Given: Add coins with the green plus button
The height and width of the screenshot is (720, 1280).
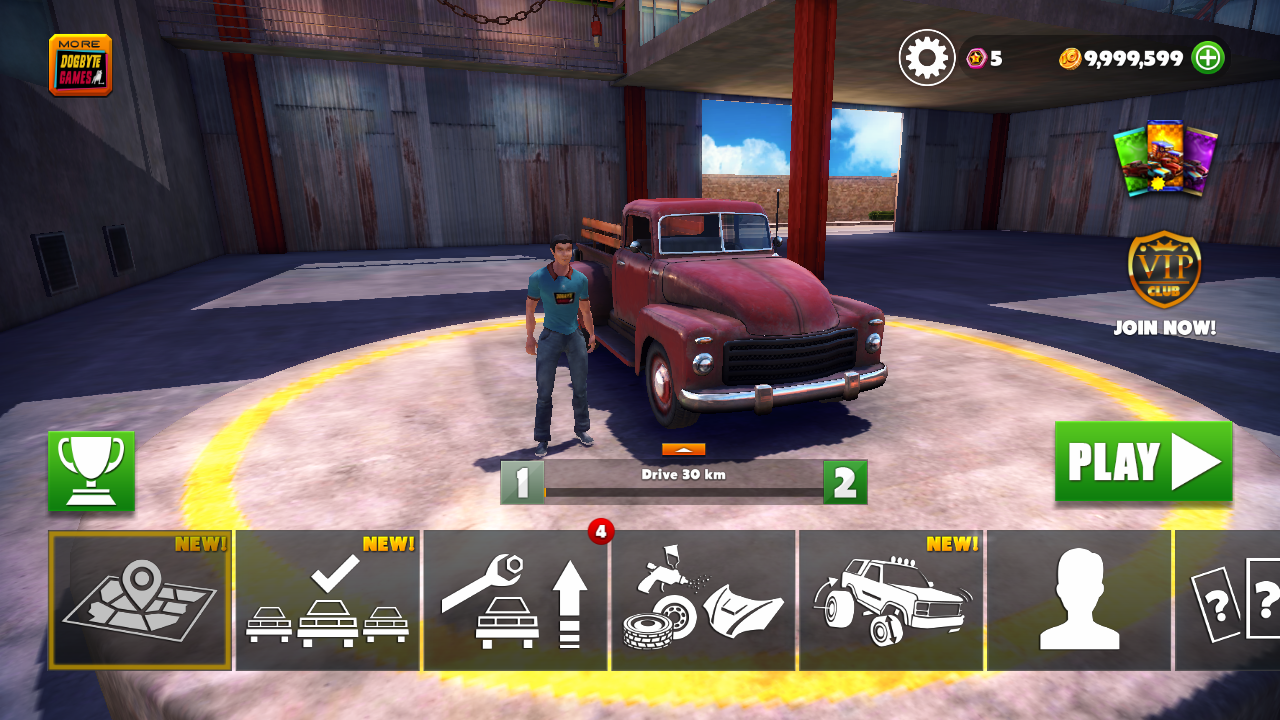Looking at the screenshot, I should pos(1208,58).
